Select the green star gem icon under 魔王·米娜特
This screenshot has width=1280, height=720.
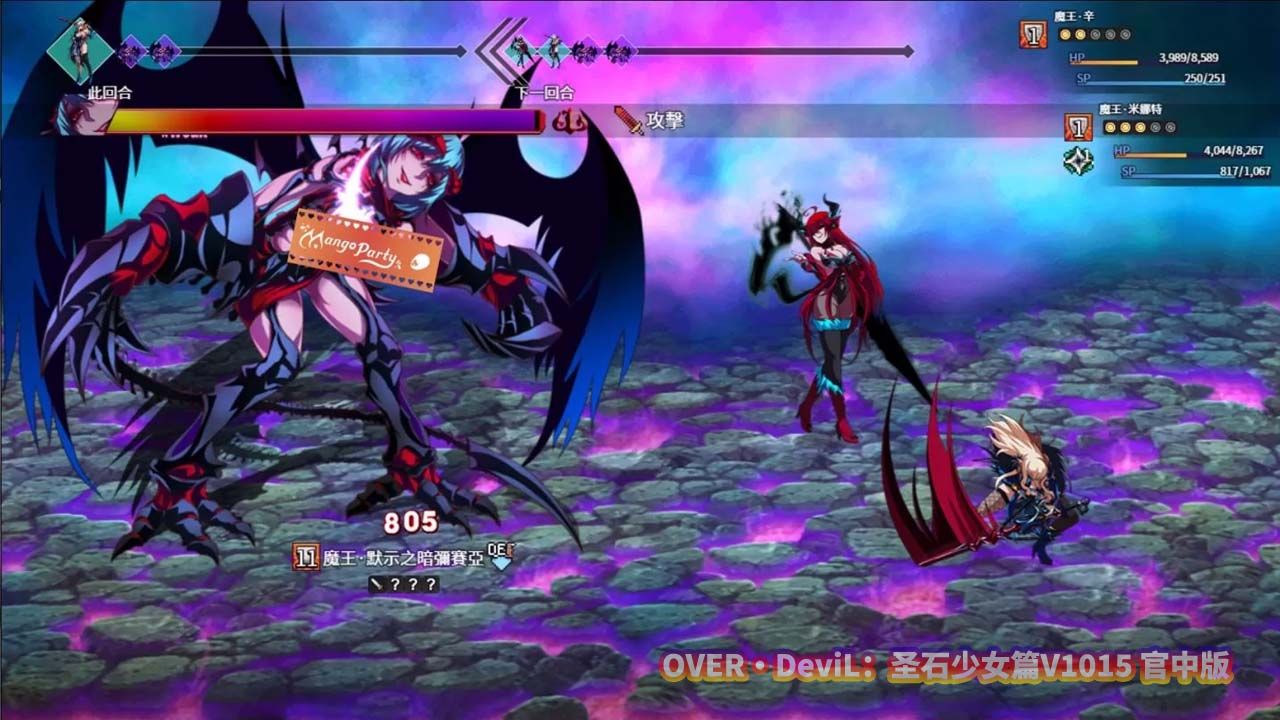pos(1077,160)
